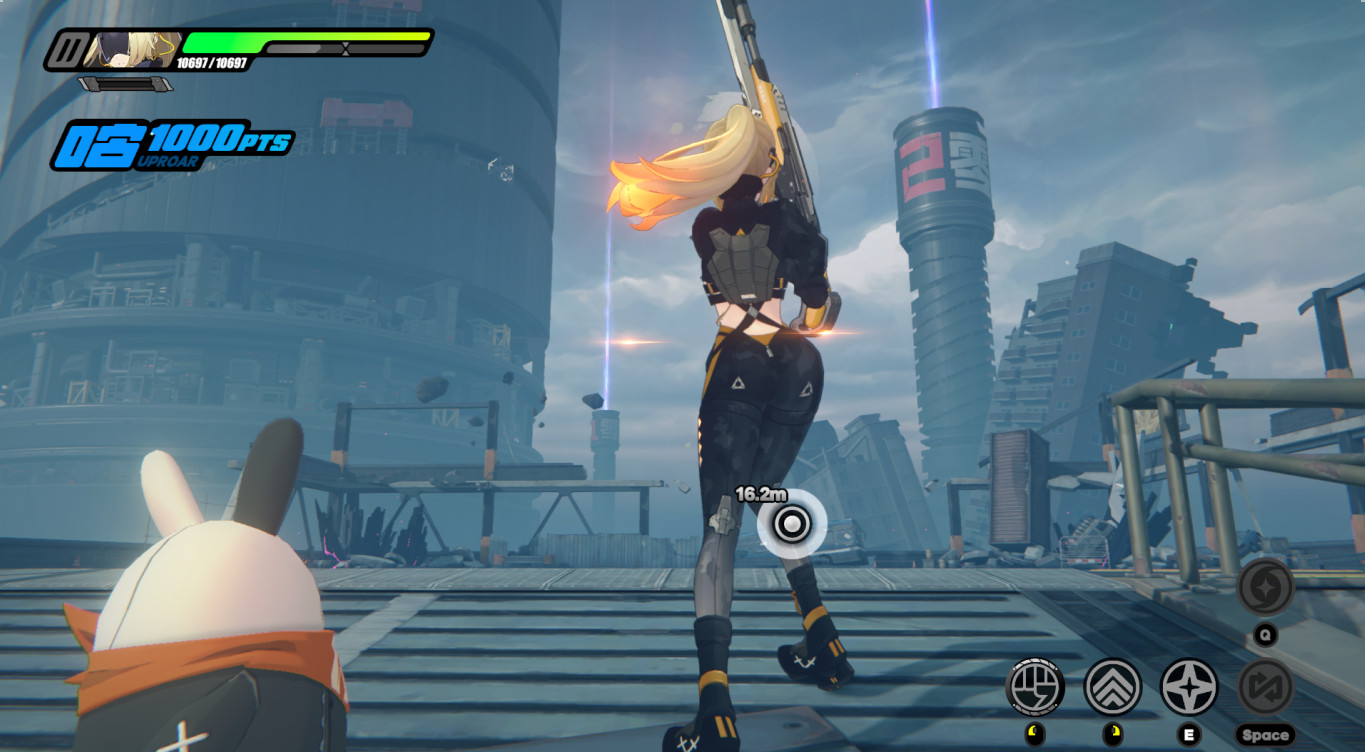Click the circular aiming reticle at screen center
The image size is (1365, 752).
pos(791,524)
